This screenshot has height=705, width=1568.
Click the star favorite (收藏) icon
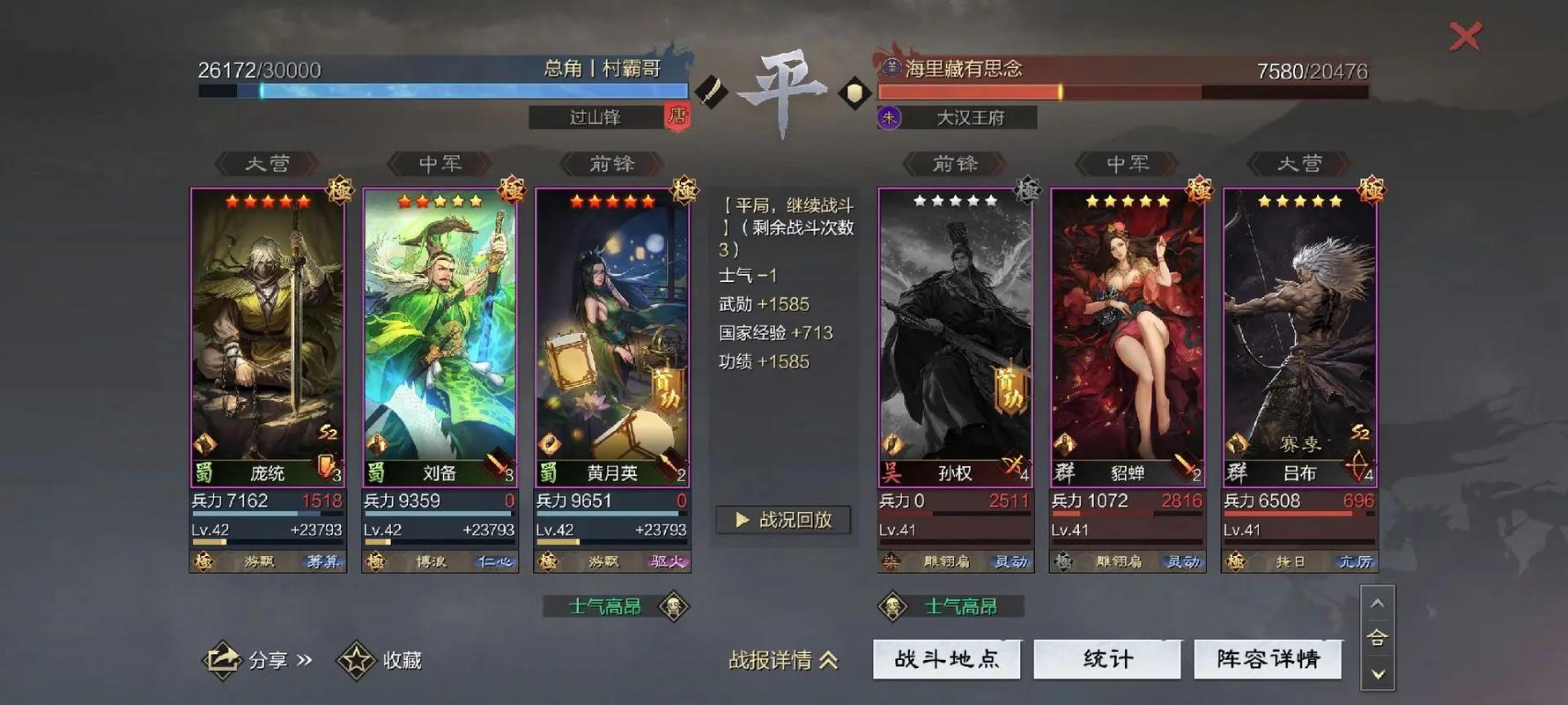(x=356, y=657)
